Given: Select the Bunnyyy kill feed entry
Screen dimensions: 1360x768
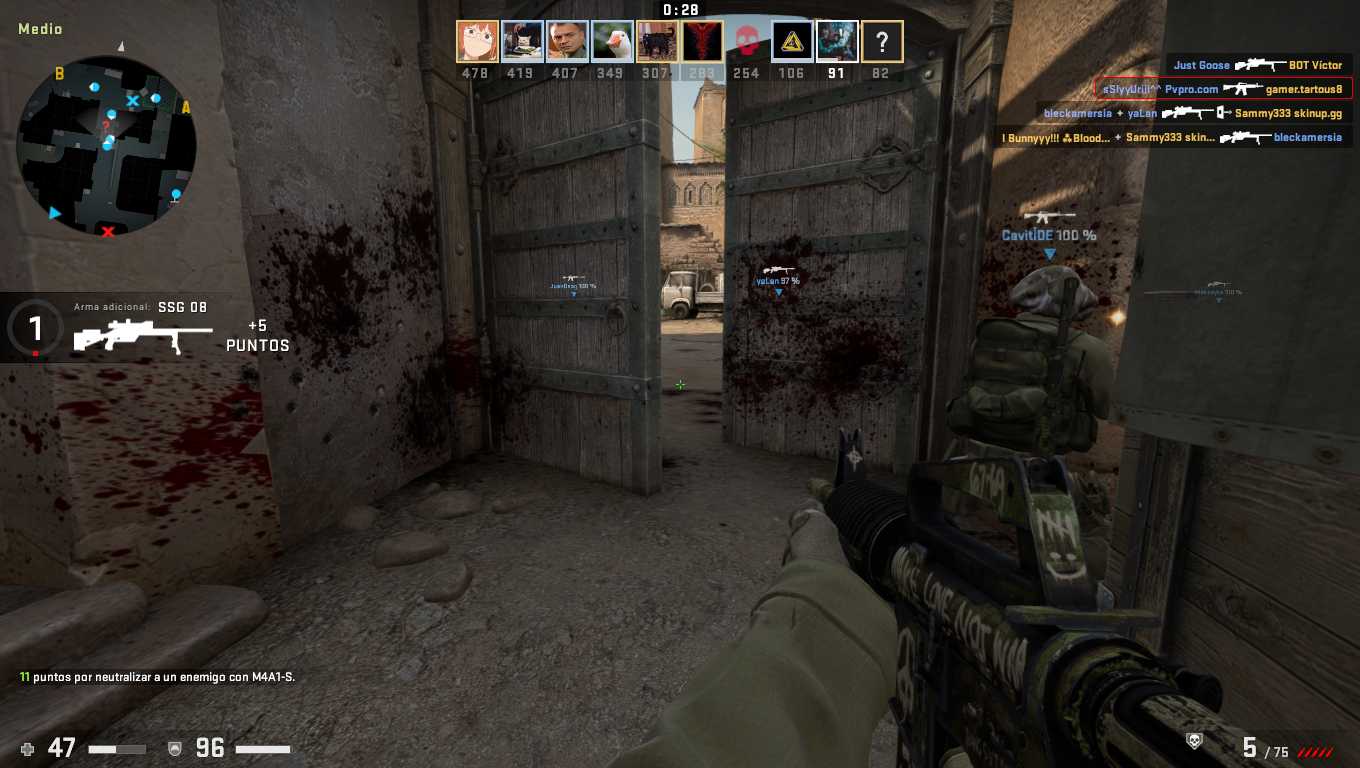Looking at the screenshot, I should point(1174,137).
